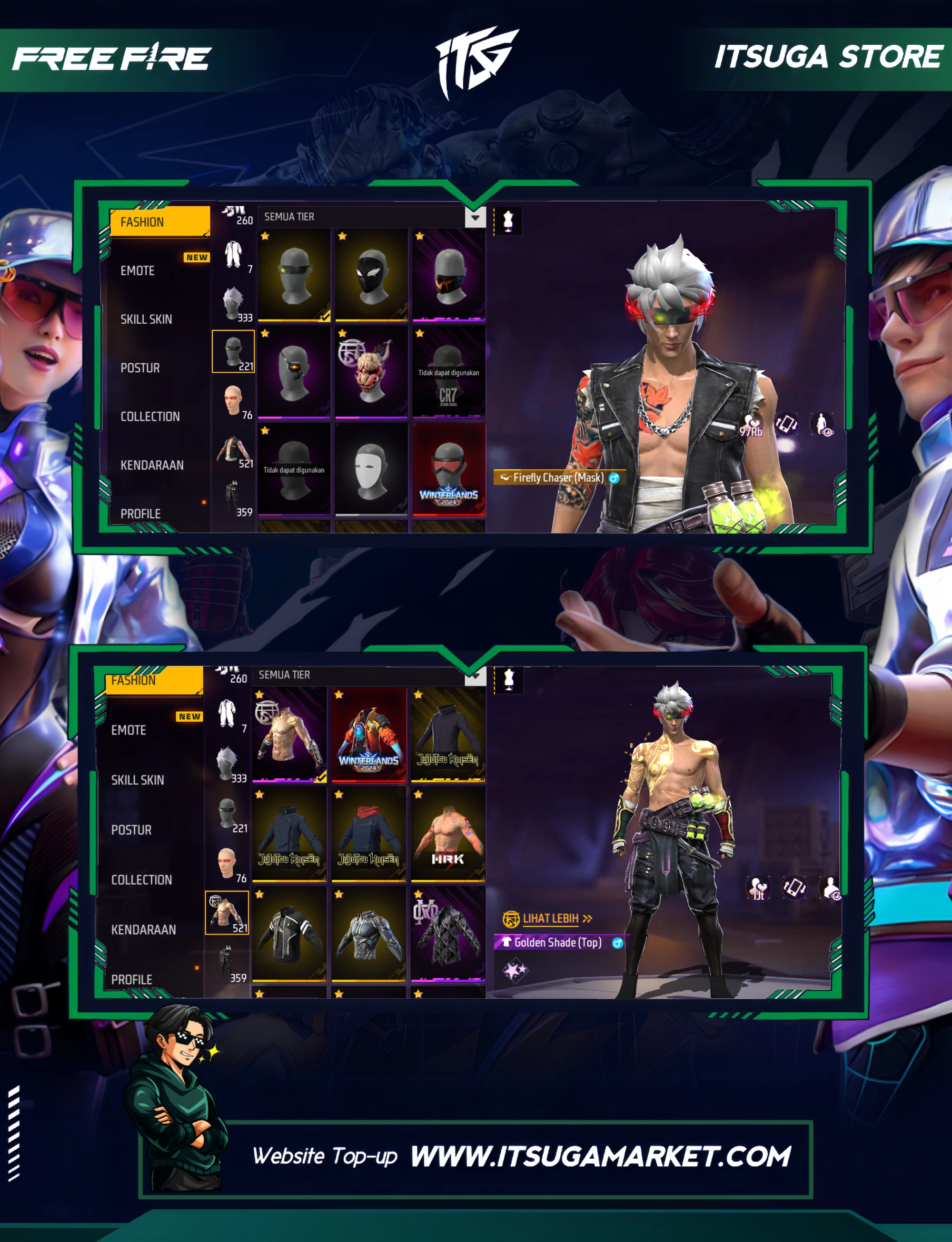This screenshot has width=952, height=1242.
Task: Choose the HRK tattooed torso top
Action: 447,834
